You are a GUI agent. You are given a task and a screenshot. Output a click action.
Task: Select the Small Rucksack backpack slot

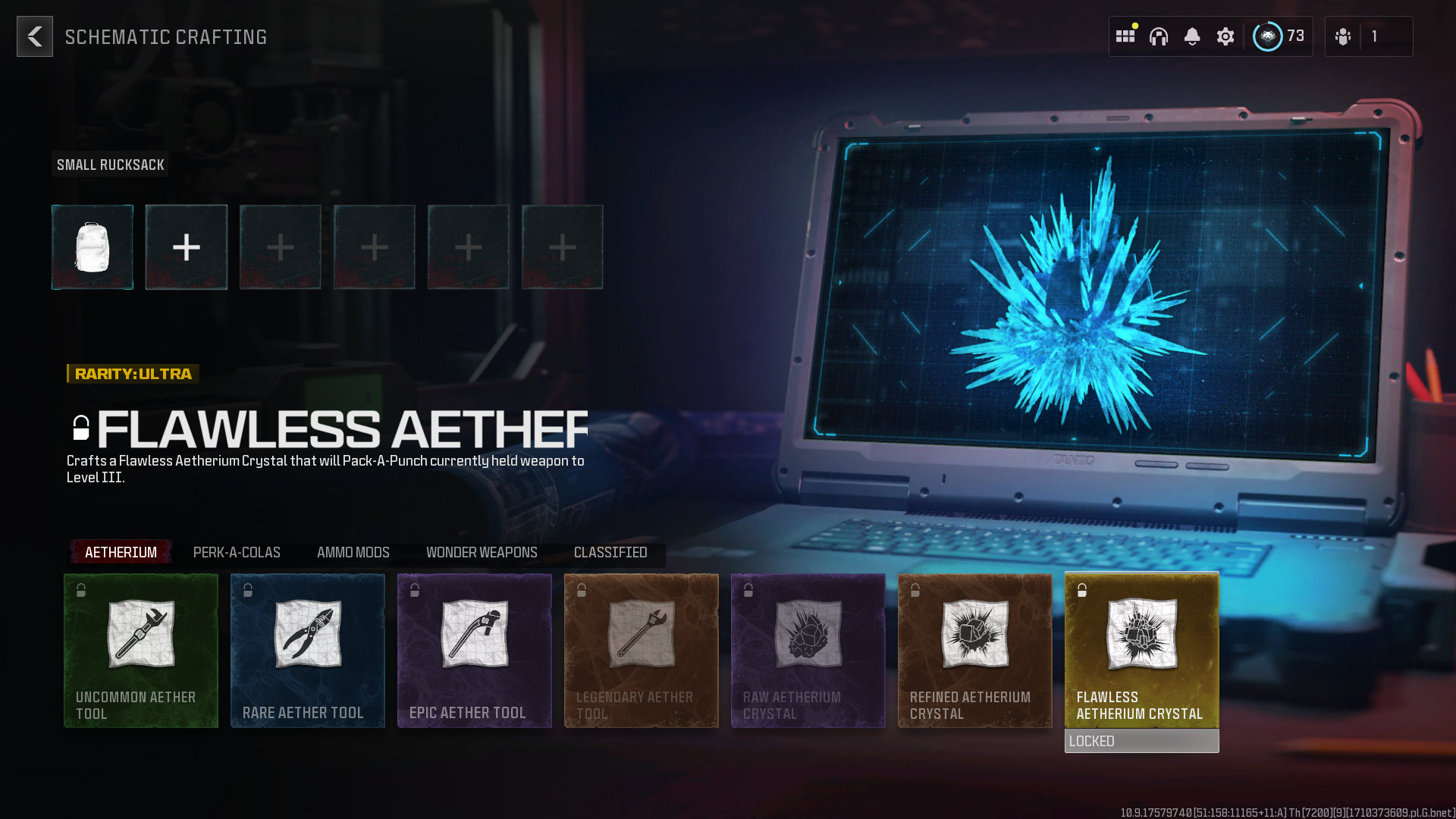click(x=92, y=246)
